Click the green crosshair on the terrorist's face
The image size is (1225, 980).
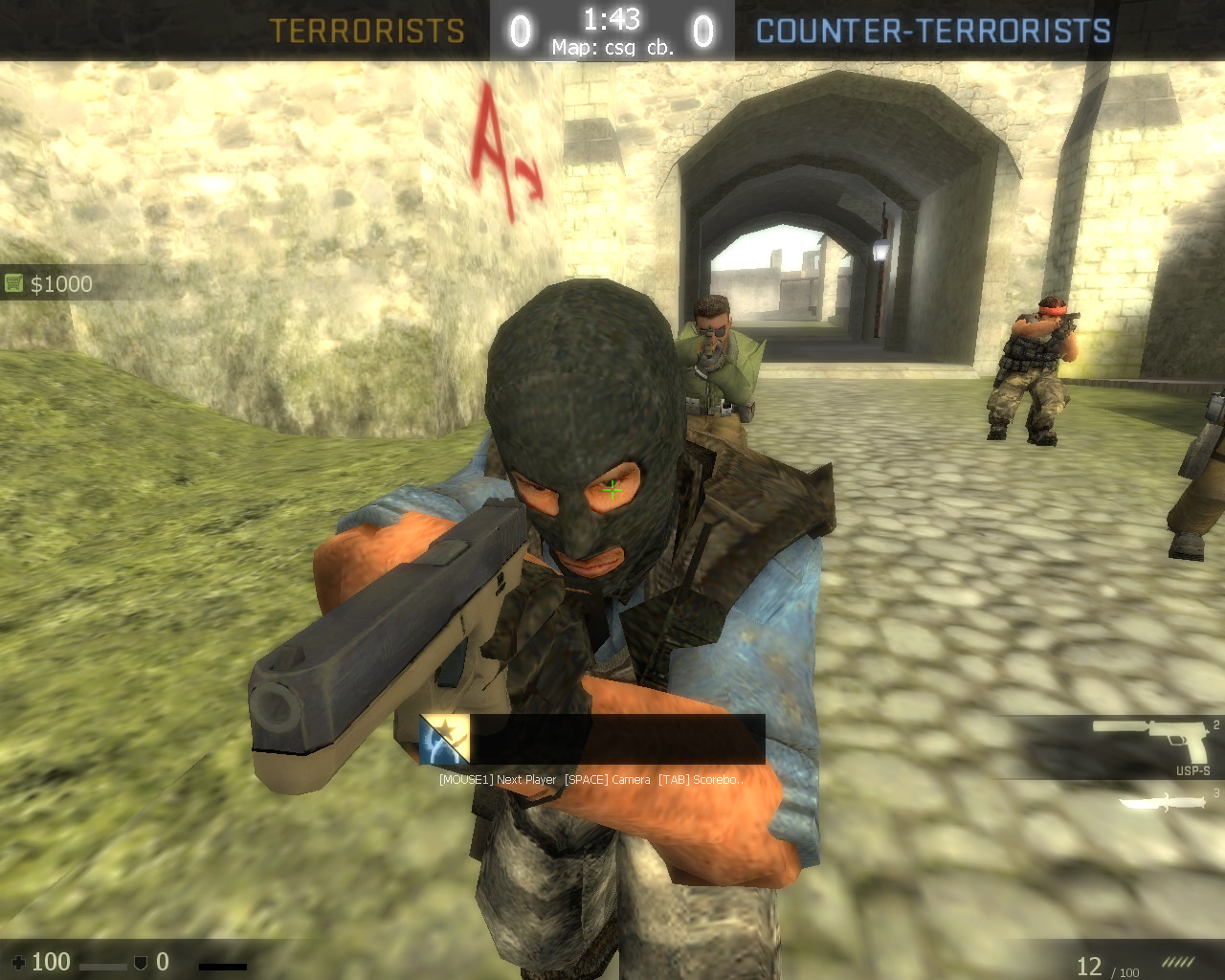(x=611, y=490)
